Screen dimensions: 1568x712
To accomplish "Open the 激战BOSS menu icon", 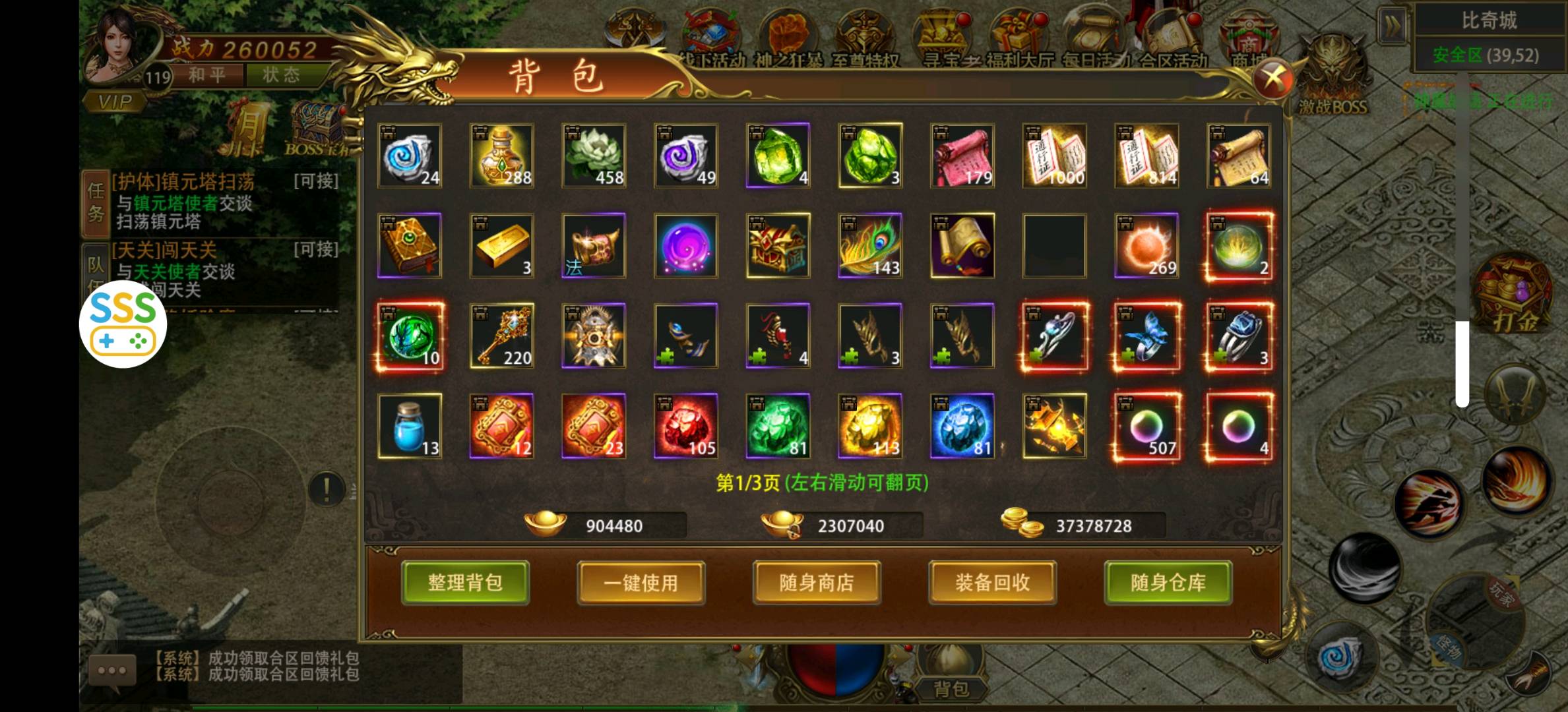I will (x=1333, y=76).
